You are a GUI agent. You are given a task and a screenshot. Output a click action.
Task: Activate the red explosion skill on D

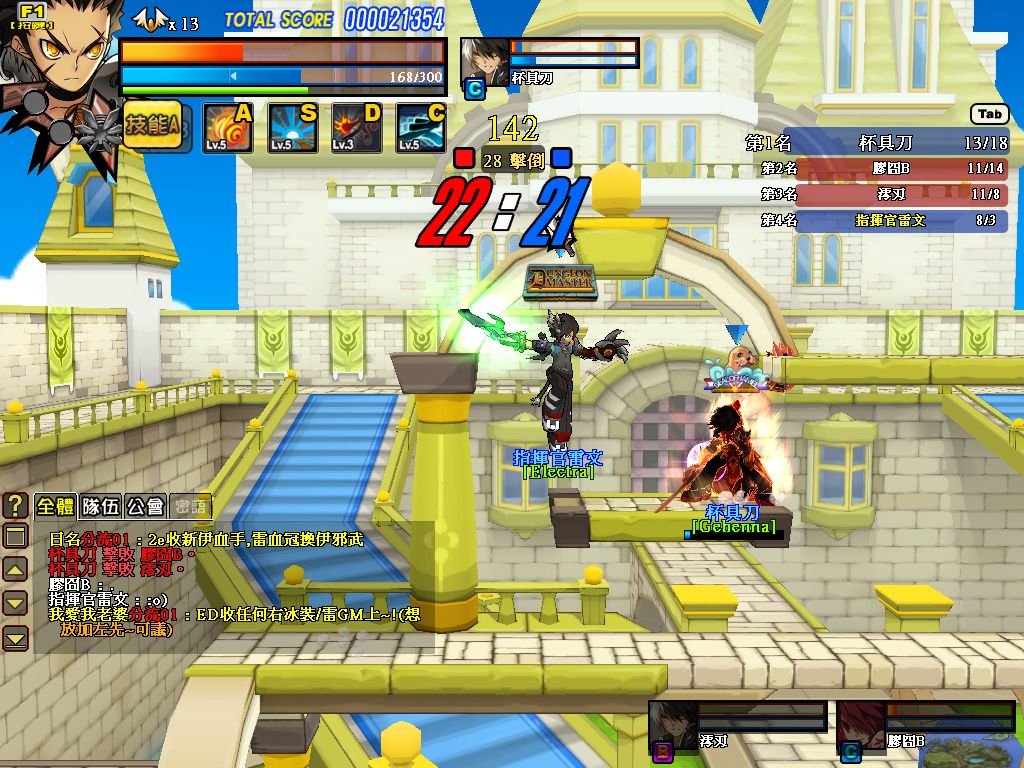click(357, 128)
